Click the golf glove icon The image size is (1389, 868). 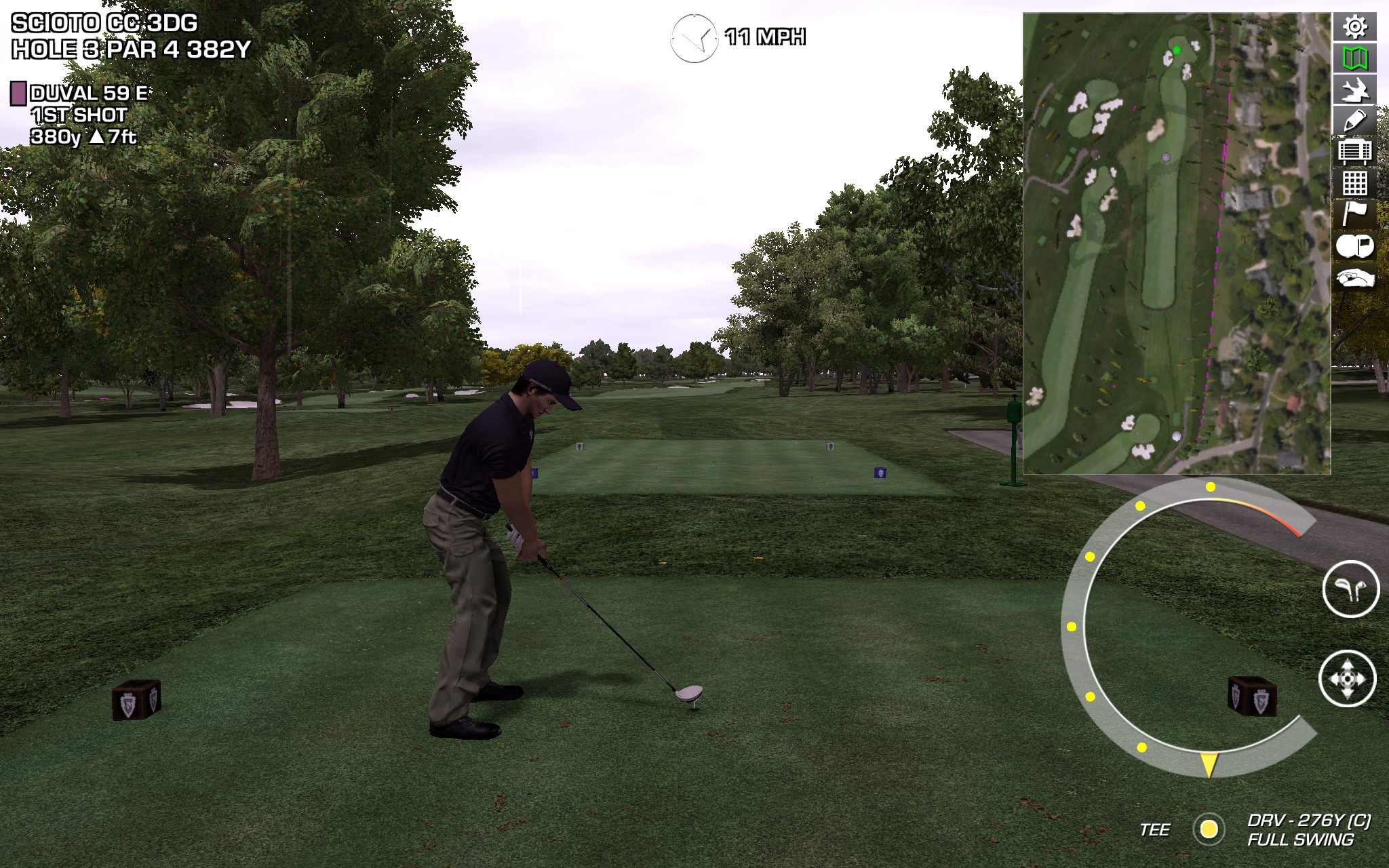click(1354, 278)
